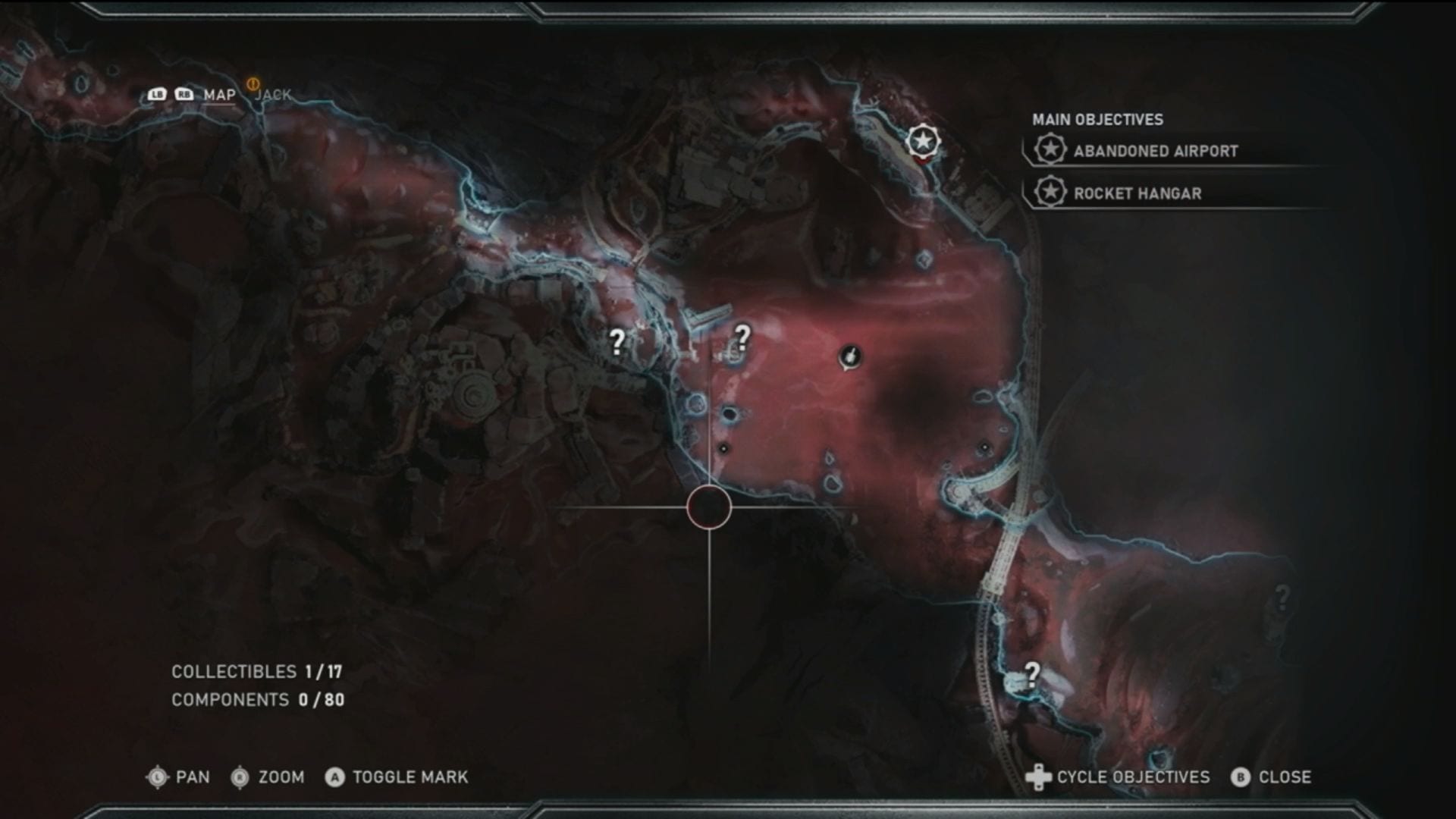Click the black player location marker
The height and width of the screenshot is (819, 1456).
point(850,356)
